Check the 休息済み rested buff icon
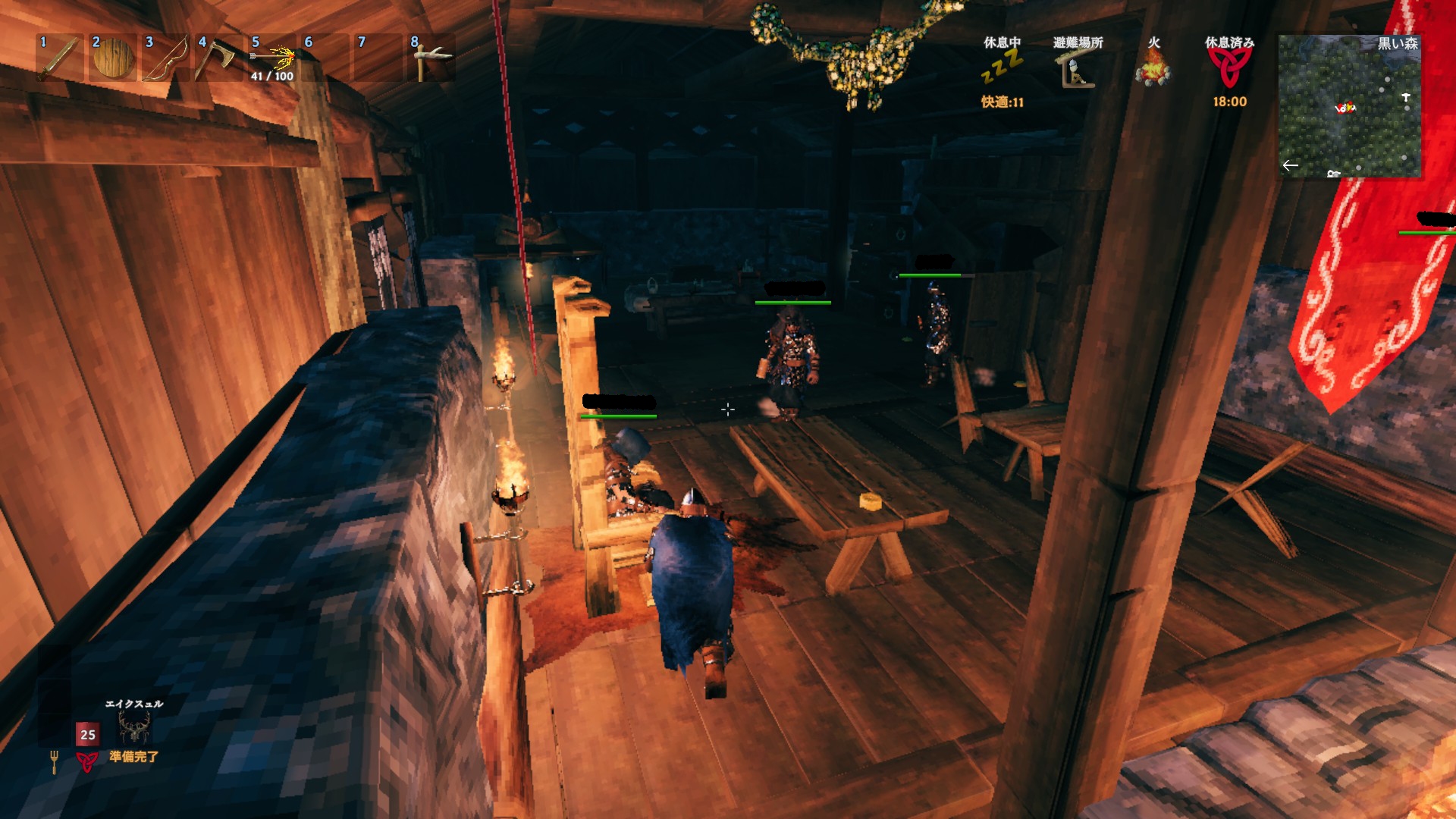Viewport: 1456px width, 819px height. (x=1229, y=68)
